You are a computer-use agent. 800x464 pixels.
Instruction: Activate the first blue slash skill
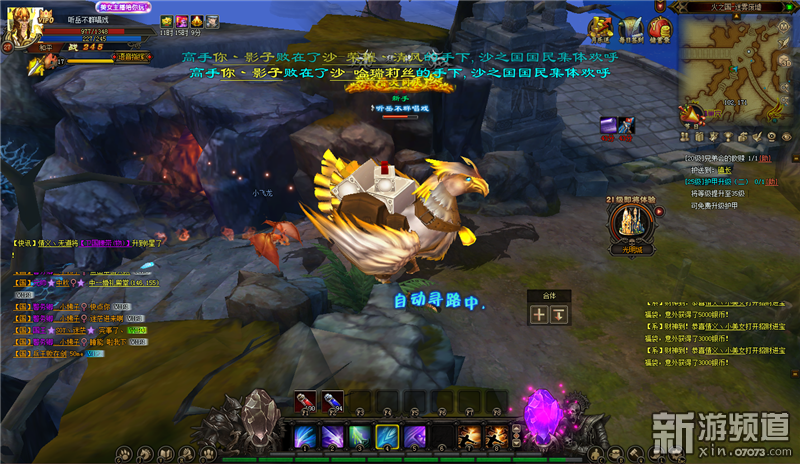[303, 436]
